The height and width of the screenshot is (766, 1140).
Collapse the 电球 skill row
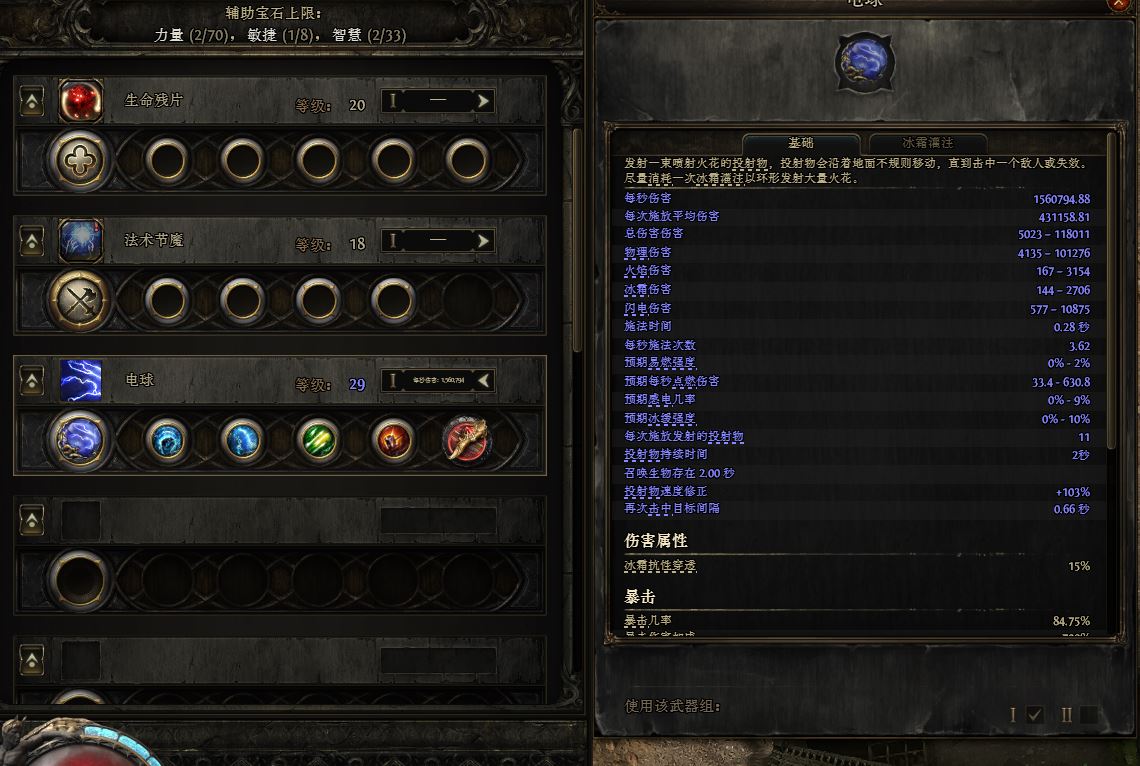33,381
